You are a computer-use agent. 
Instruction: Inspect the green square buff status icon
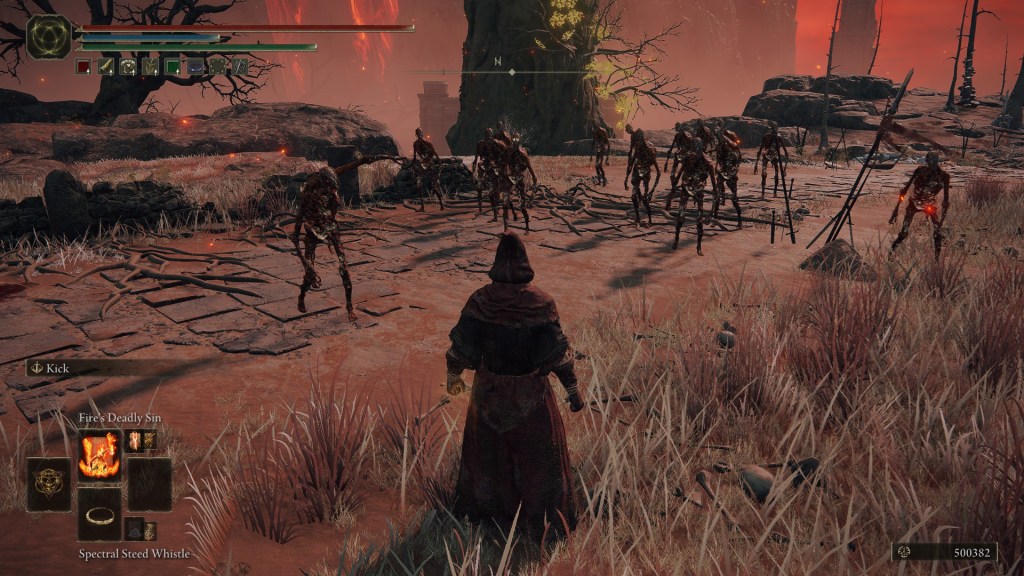click(173, 67)
